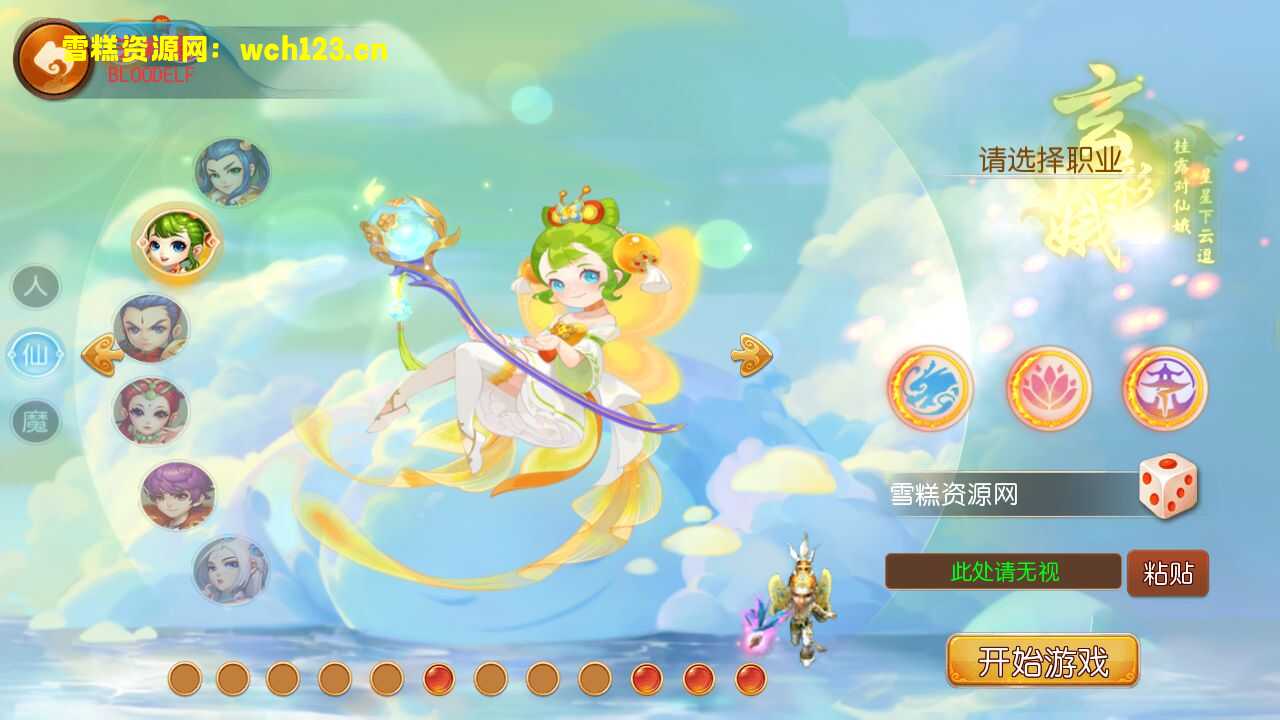Image resolution: width=1280 pixels, height=720 pixels.
Task: Switch to the 人 human race tab
Action: pos(36,287)
